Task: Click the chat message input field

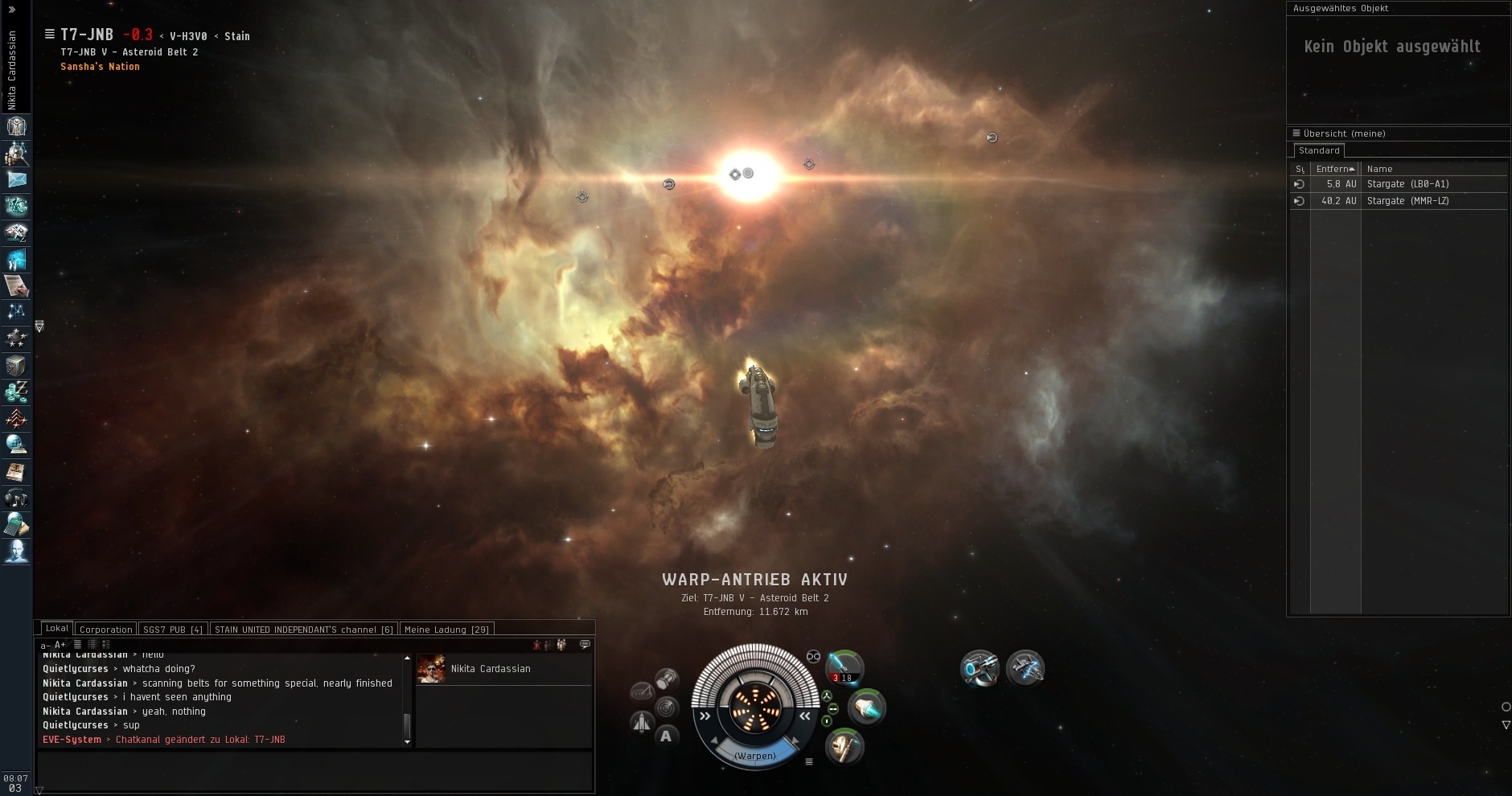Action: coord(314,772)
